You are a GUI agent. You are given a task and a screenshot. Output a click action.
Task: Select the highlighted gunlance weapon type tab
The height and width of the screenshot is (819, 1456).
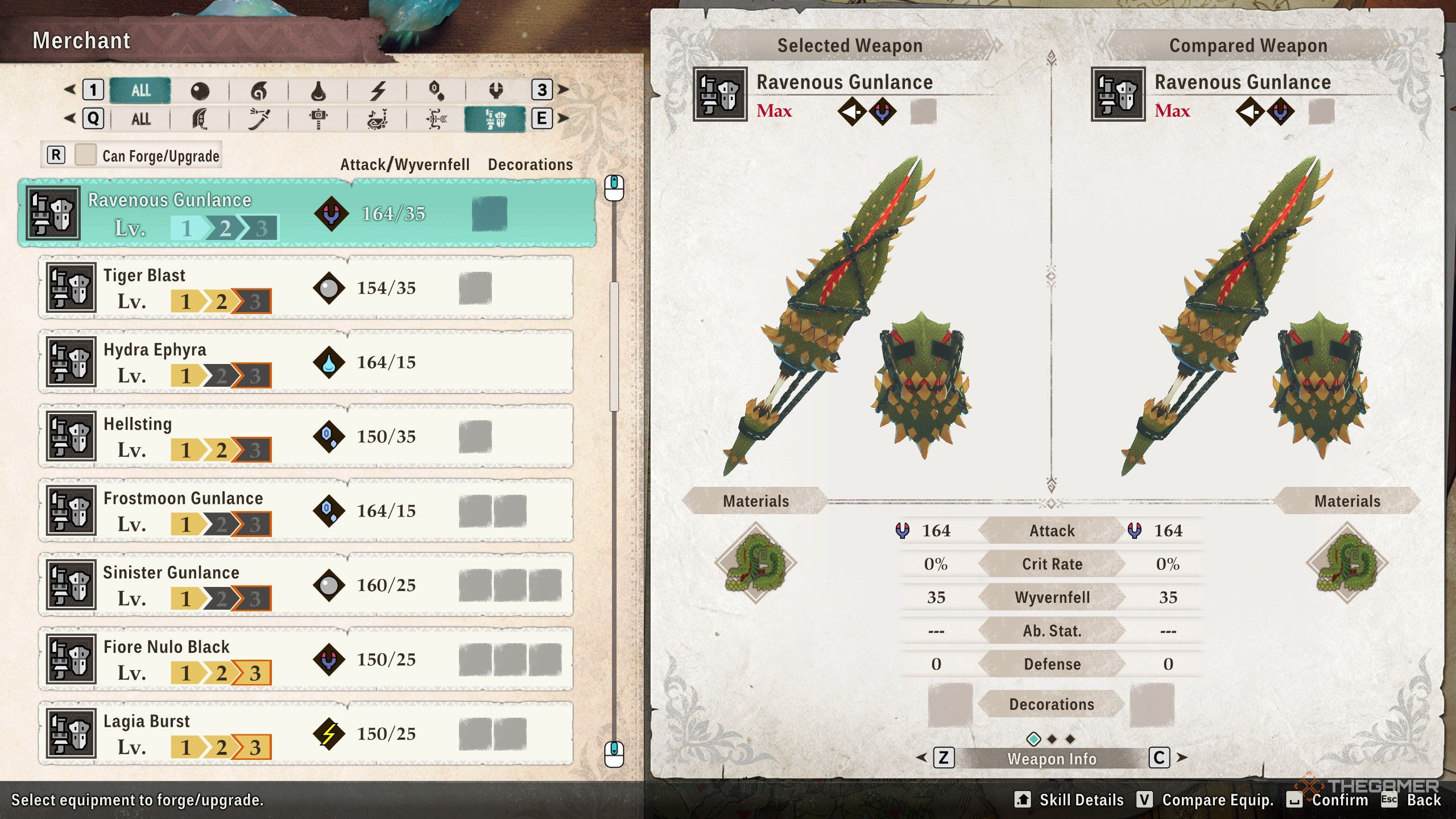[495, 119]
